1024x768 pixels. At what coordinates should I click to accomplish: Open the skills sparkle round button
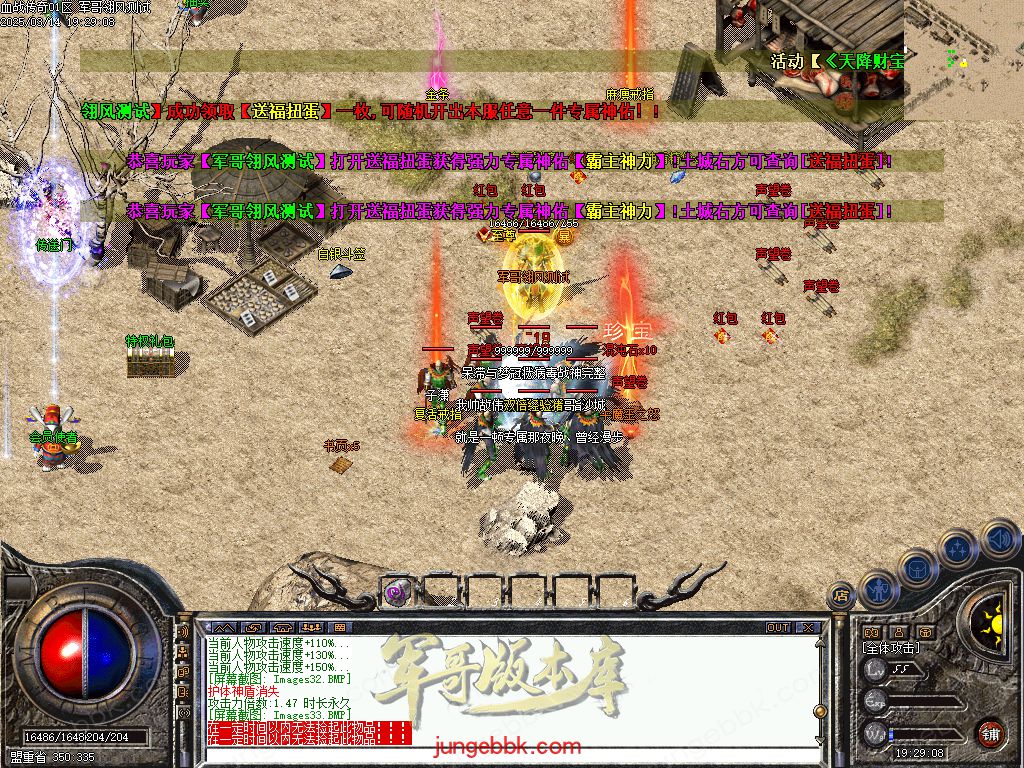coord(957,549)
